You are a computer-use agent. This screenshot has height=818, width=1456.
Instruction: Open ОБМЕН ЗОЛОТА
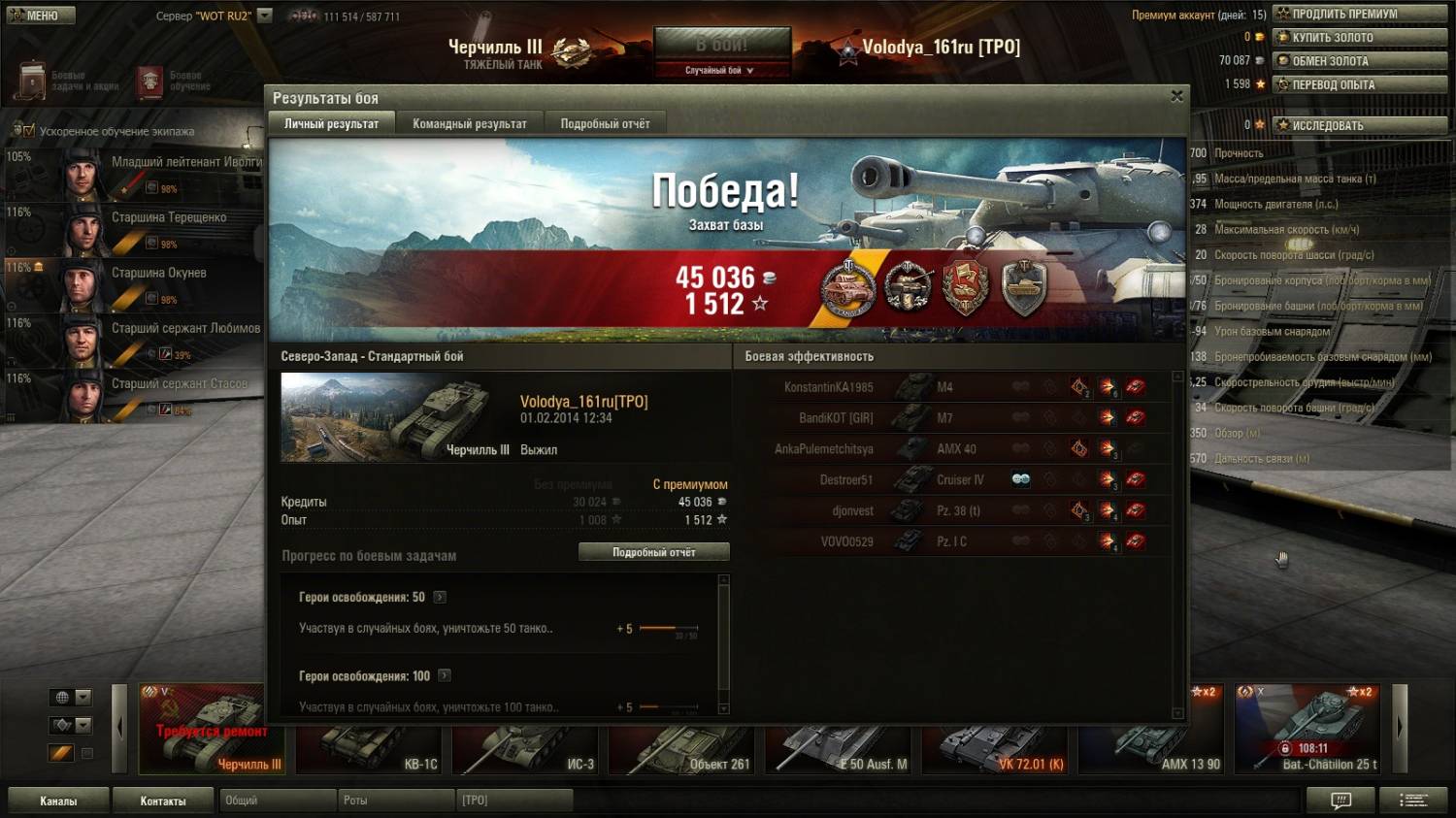pyautogui.click(x=1362, y=60)
